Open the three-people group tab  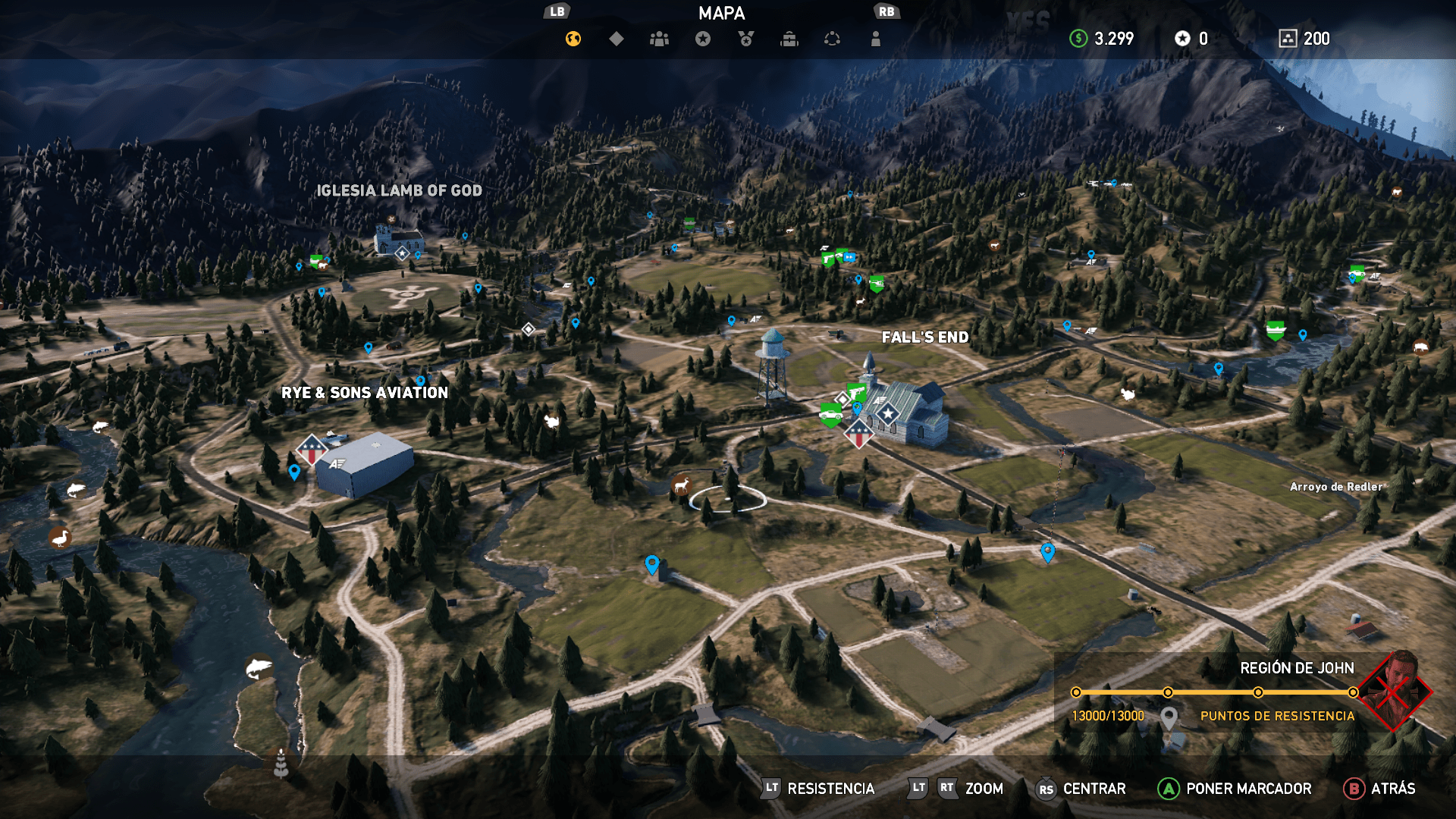point(660,39)
